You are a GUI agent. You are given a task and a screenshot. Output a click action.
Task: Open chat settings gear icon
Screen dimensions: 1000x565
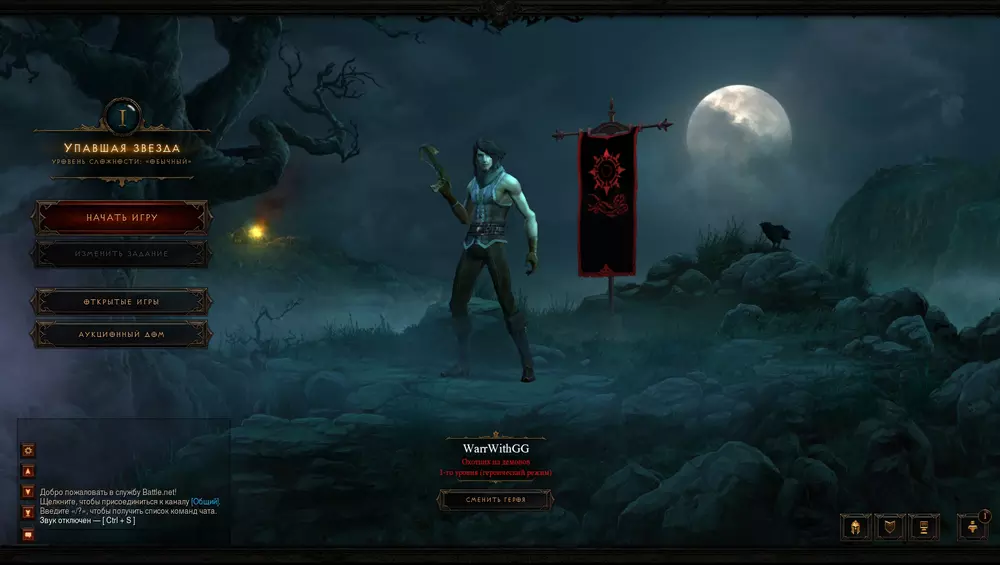[29, 450]
